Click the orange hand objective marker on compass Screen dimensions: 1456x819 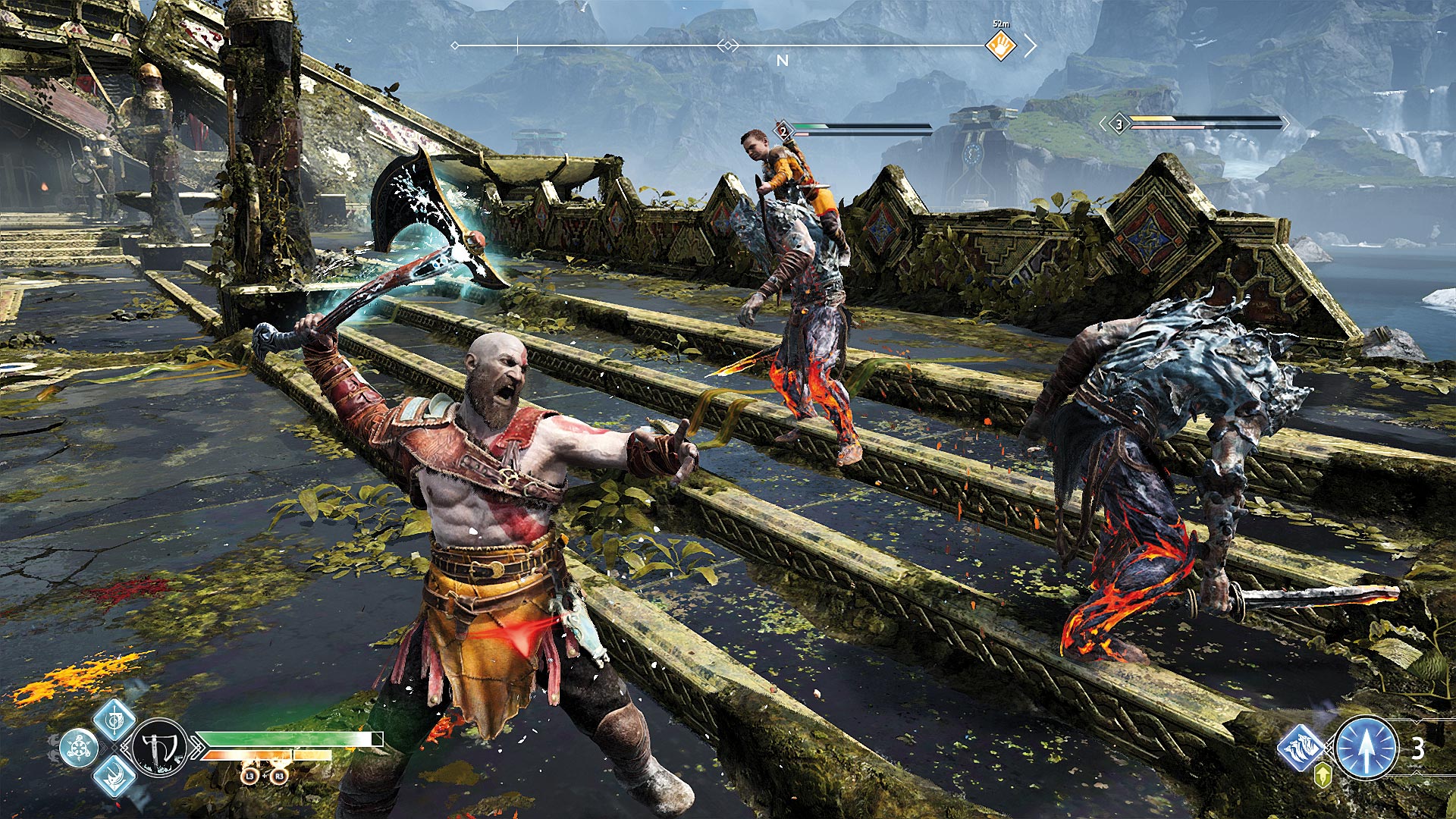(x=1001, y=45)
